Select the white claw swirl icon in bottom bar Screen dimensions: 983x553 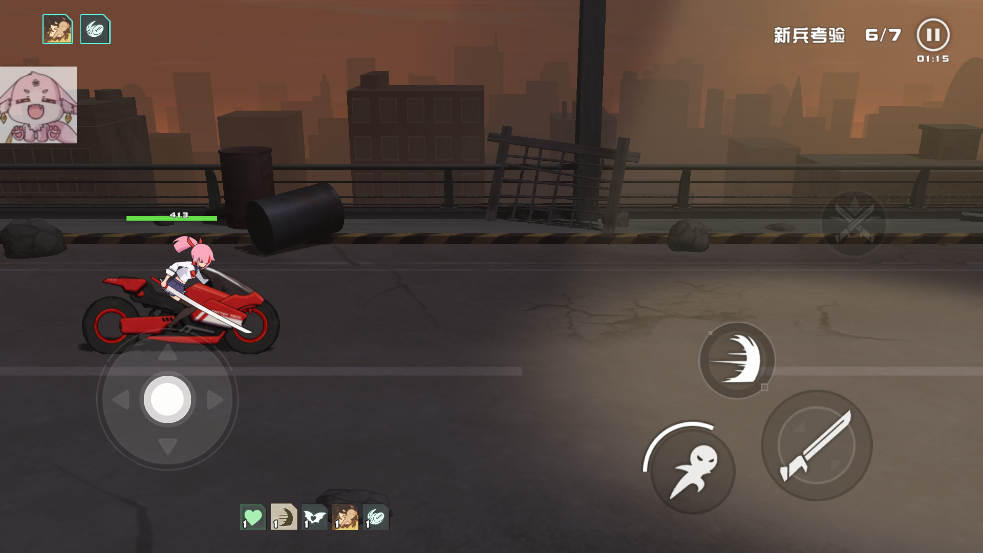pyautogui.click(x=376, y=517)
